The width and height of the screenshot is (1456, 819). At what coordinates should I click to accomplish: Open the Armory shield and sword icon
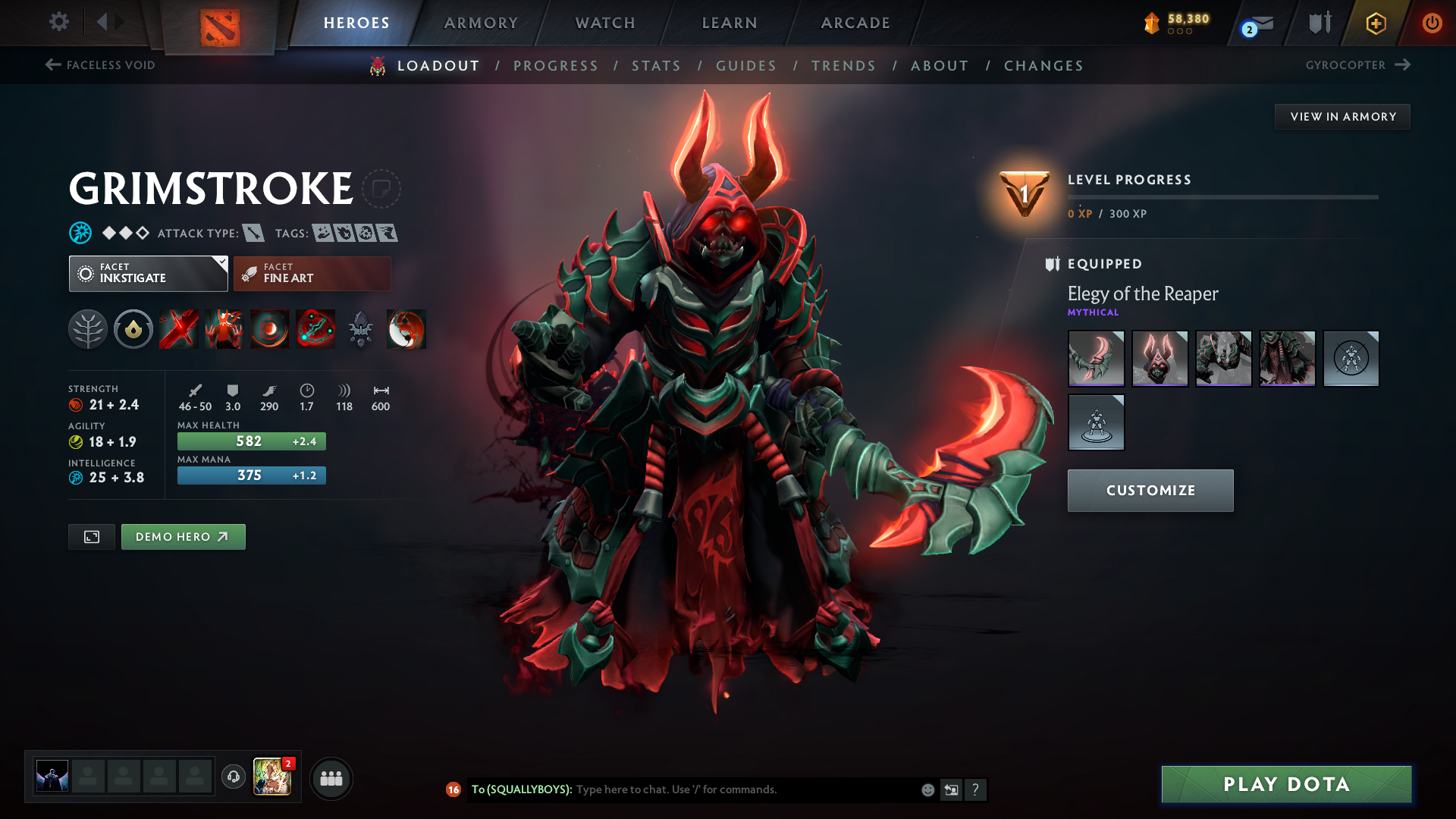[1319, 23]
